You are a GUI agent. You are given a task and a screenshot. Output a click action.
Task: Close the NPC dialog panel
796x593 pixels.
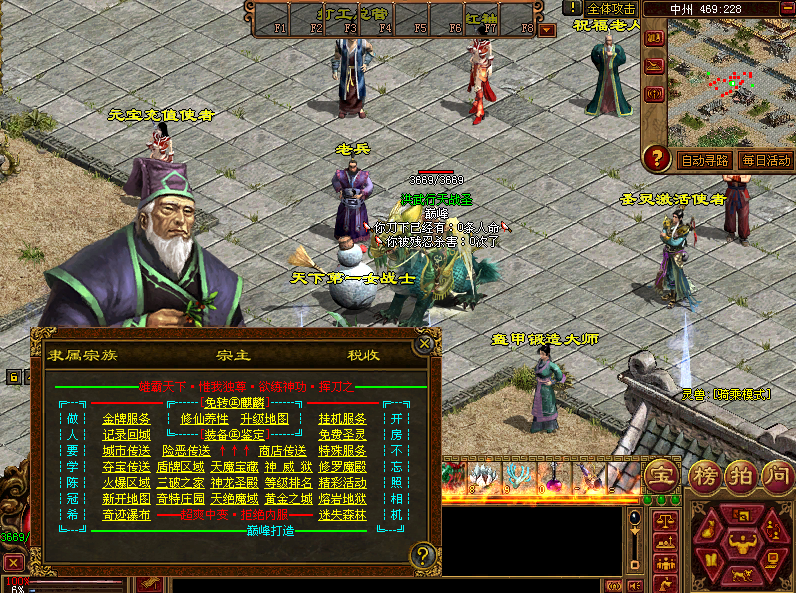(425, 344)
